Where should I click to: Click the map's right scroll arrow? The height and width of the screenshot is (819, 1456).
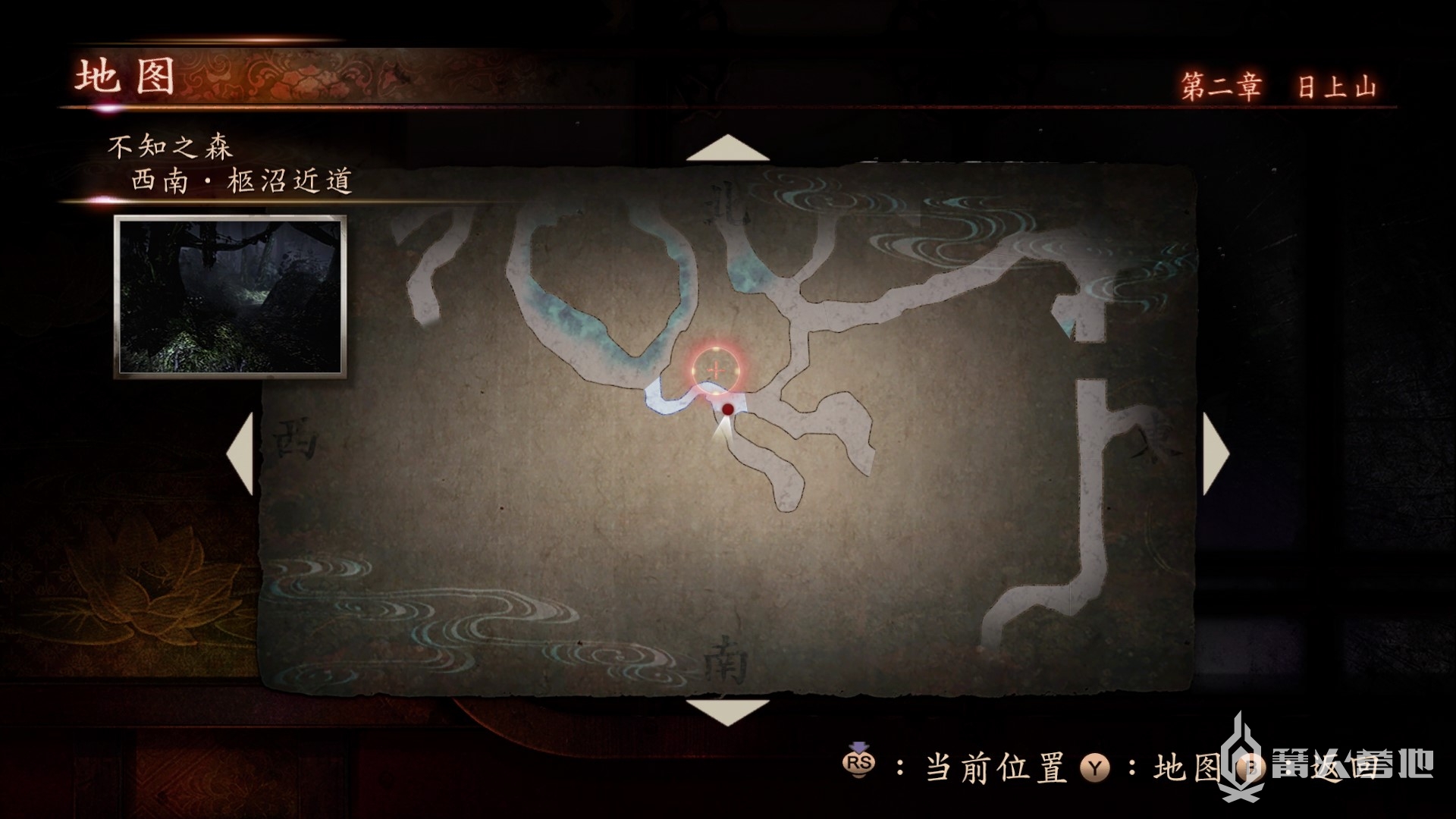click(x=1215, y=454)
